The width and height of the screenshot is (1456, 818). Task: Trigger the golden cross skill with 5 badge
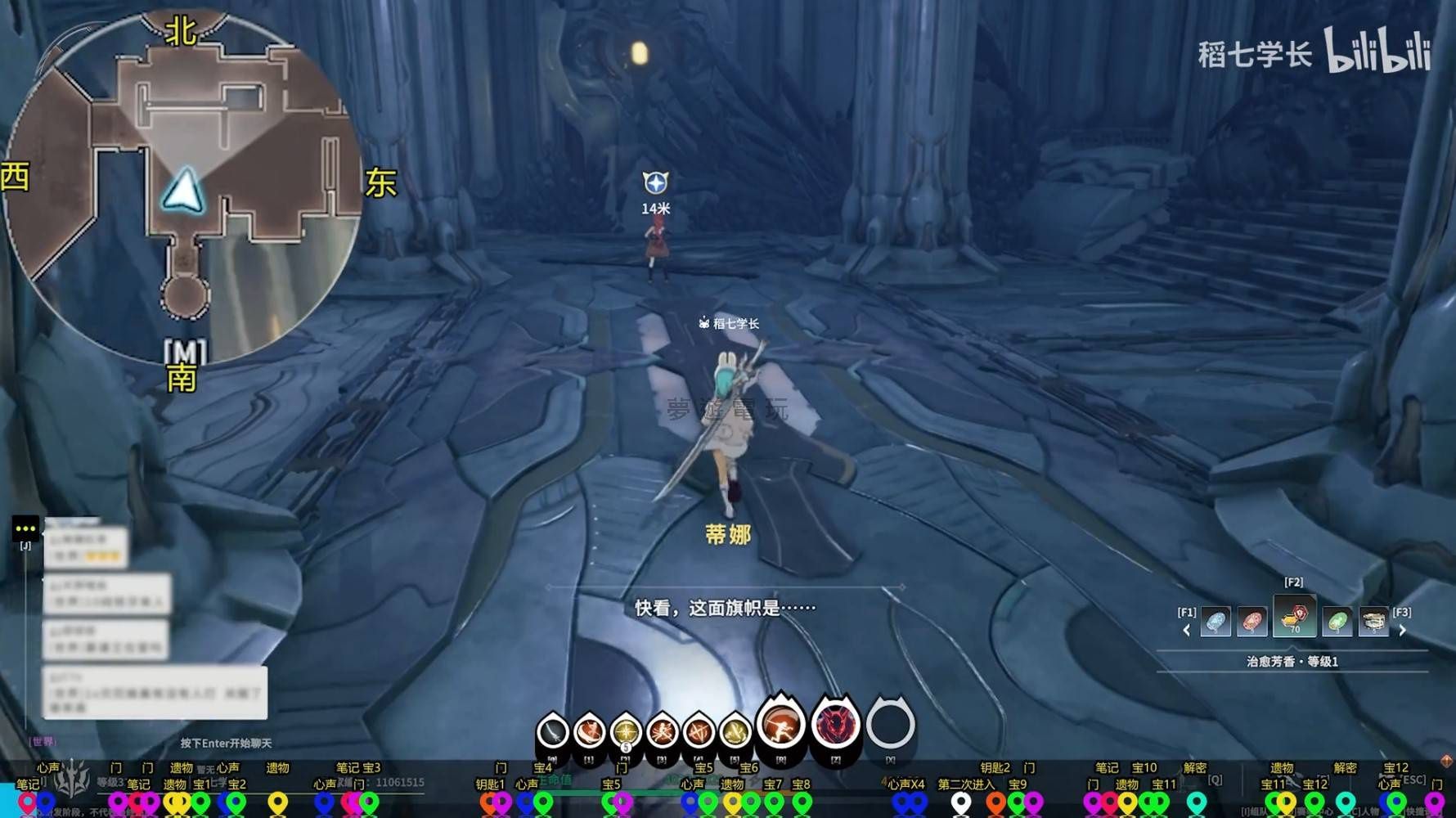626,731
